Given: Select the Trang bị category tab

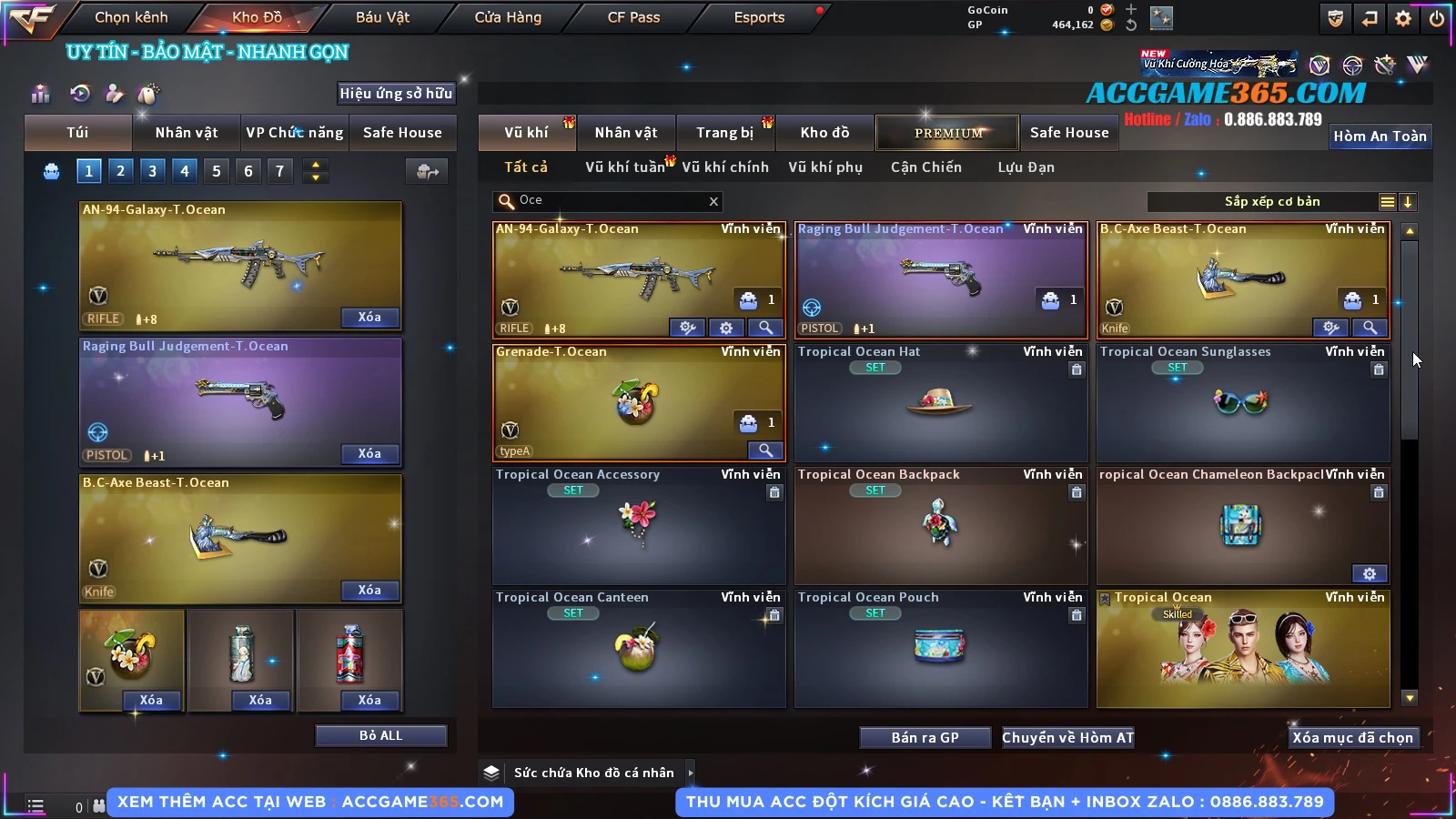Looking at the screenshot, I should 724,133.
